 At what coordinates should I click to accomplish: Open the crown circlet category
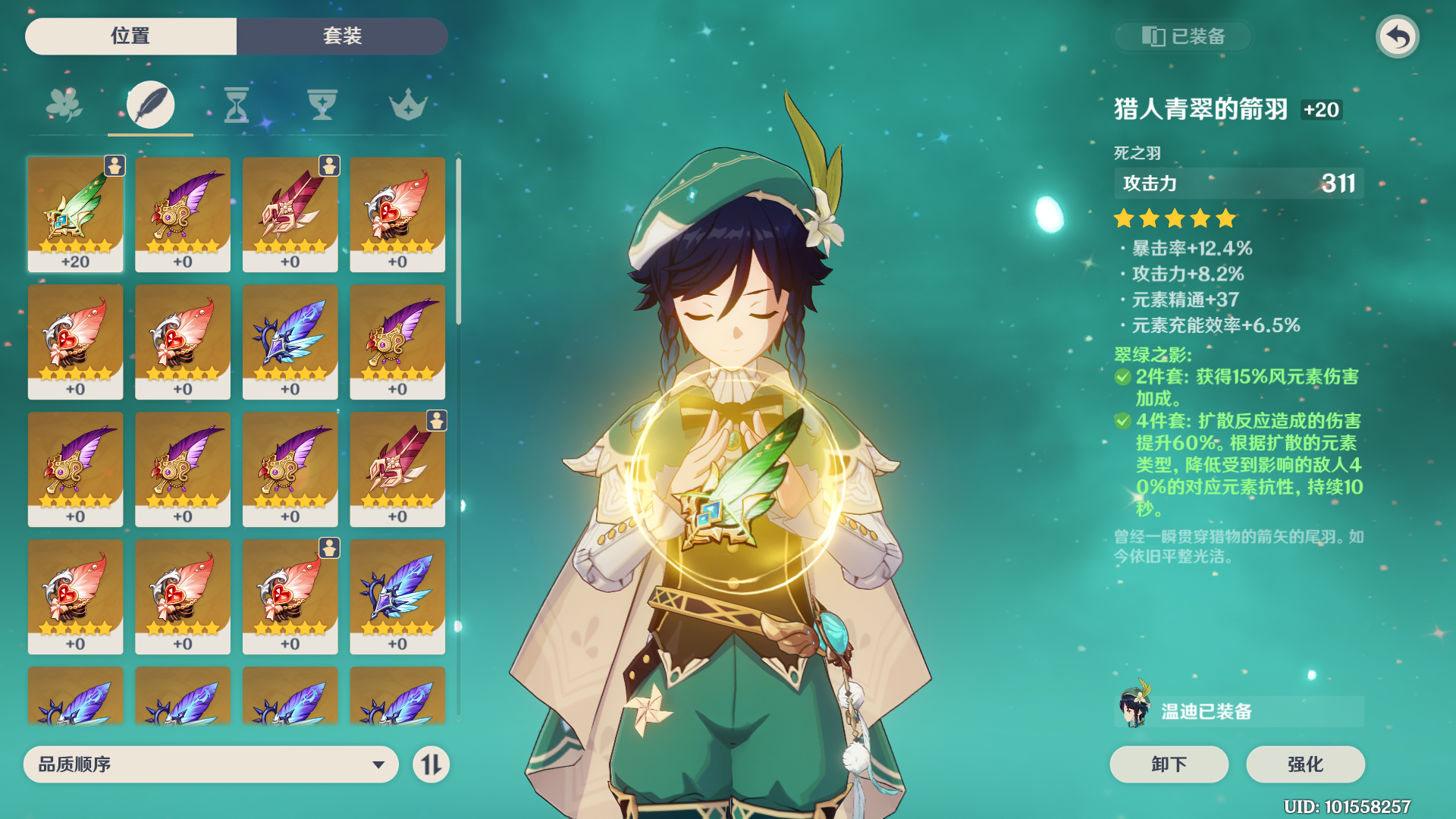pos(408,105)
